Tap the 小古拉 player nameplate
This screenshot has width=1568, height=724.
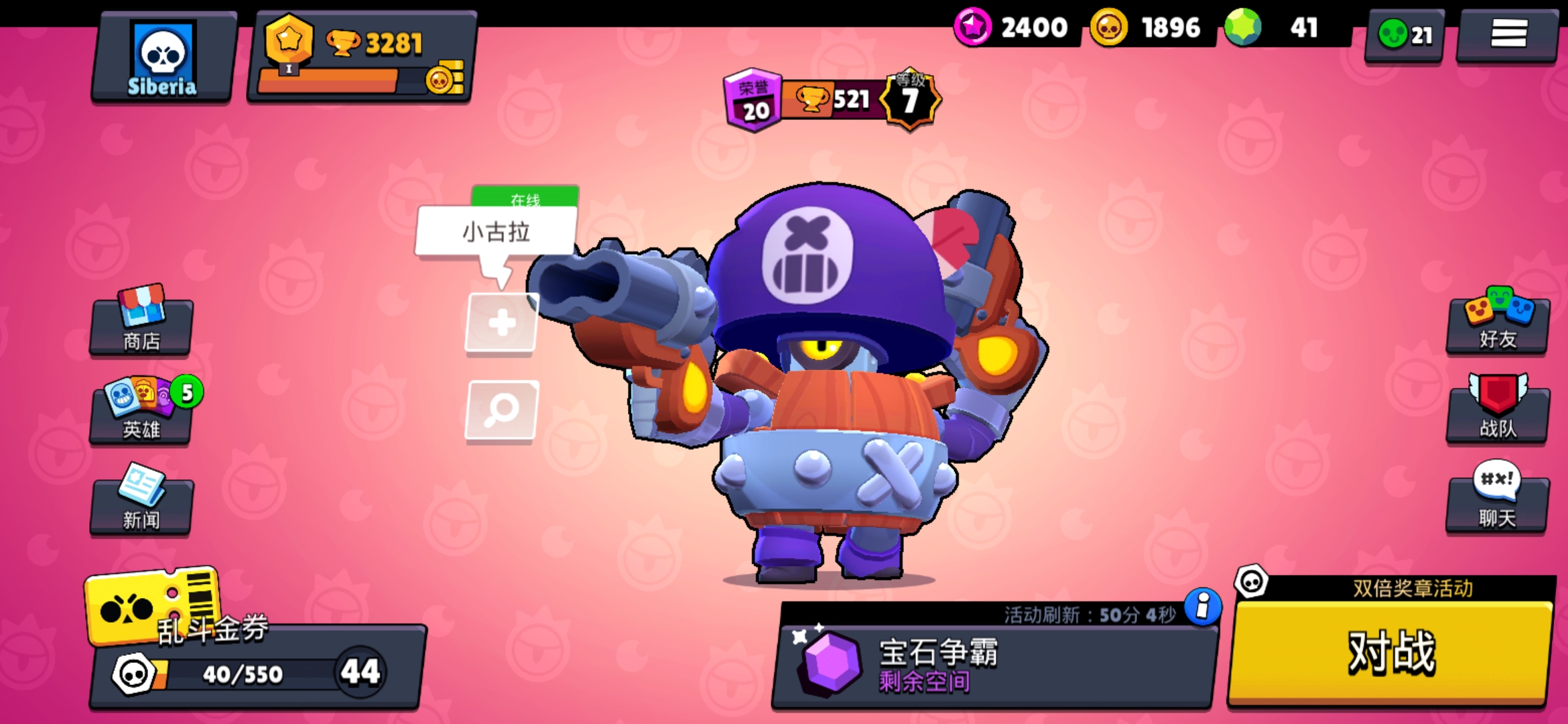497,233
